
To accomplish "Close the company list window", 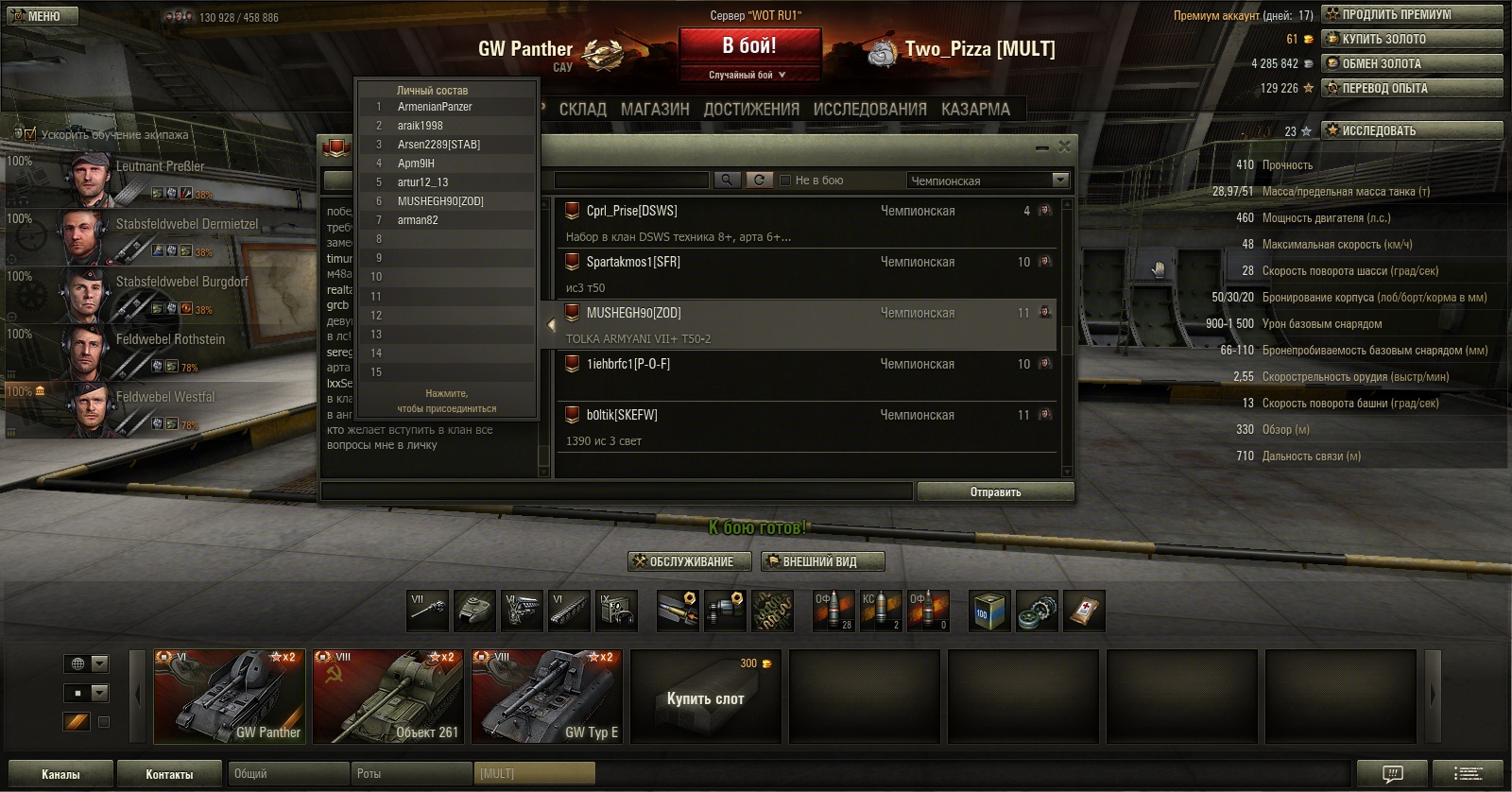I will [1065, 146].
